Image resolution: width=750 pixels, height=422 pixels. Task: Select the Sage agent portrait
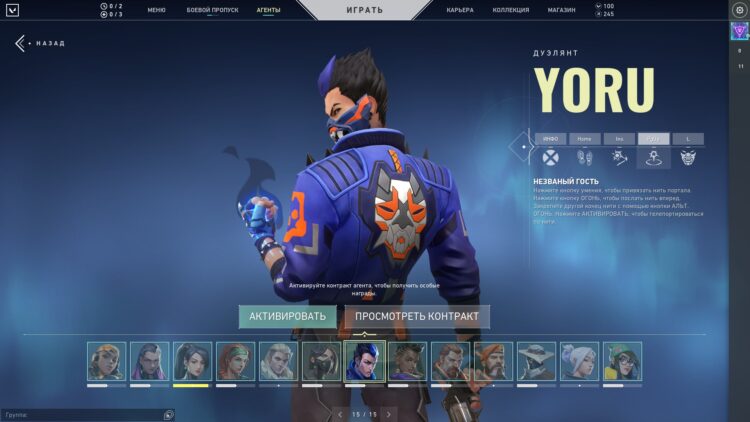tap(191, 361)
